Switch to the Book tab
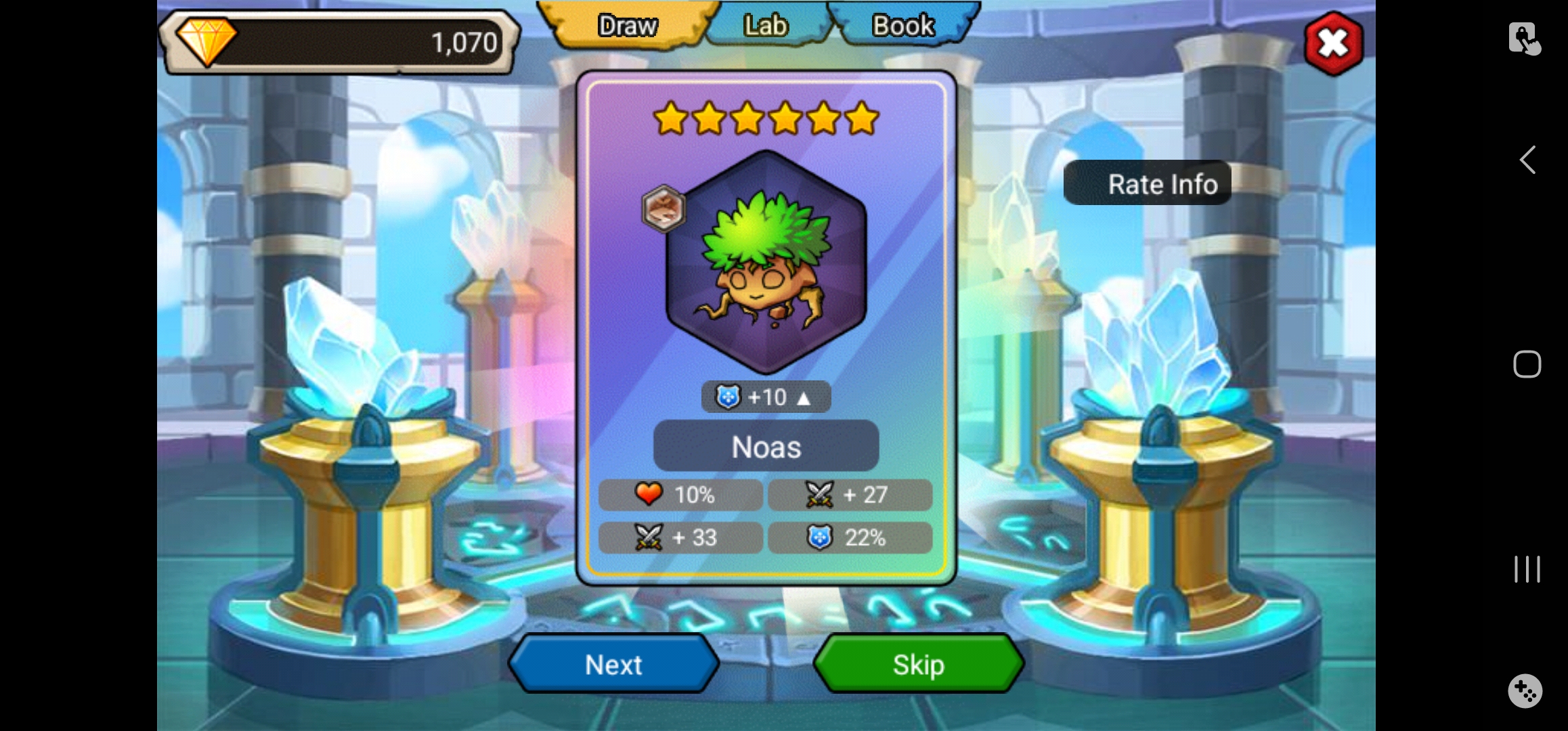1568x731 pixels. [903, 26]
